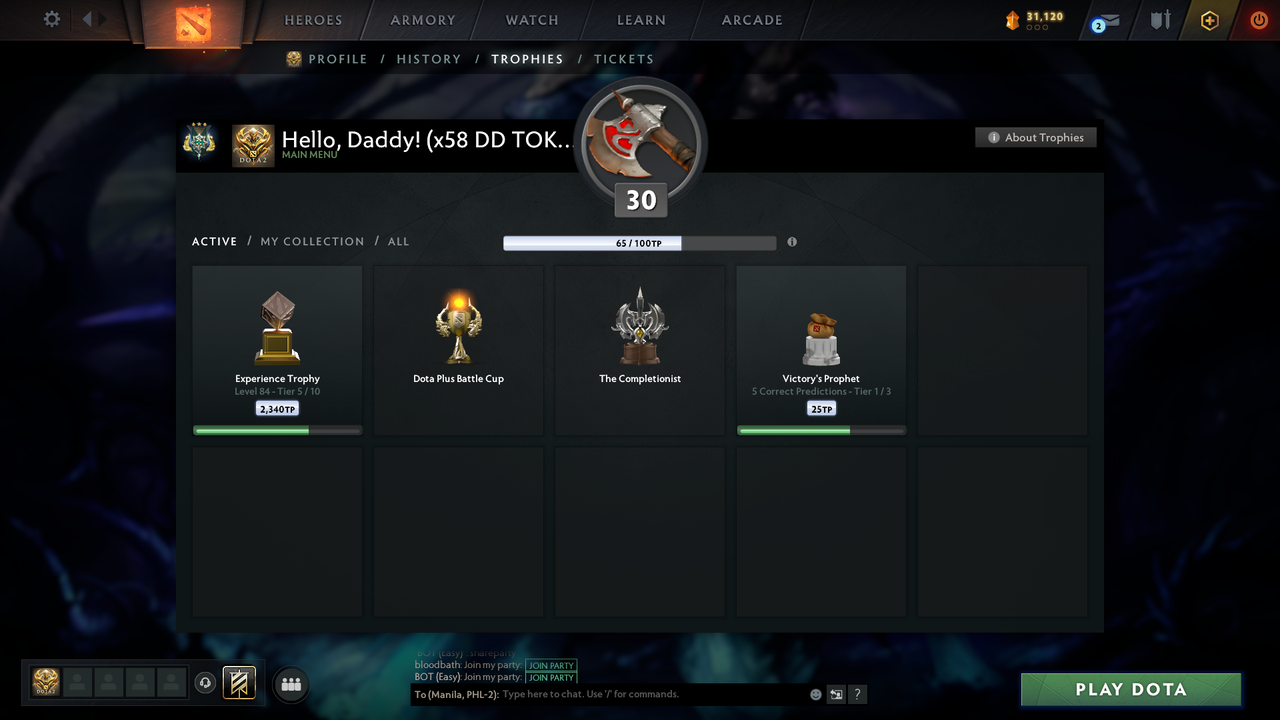
Task: Expand the truncated Hello, Daddy player name
Action: [430, 140]
